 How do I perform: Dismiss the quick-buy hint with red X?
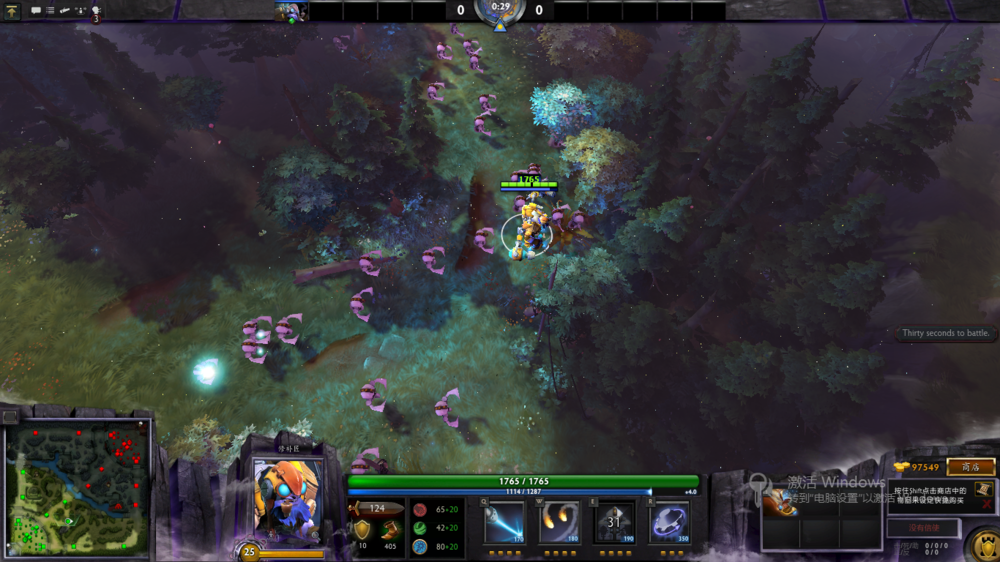[988, 503]
